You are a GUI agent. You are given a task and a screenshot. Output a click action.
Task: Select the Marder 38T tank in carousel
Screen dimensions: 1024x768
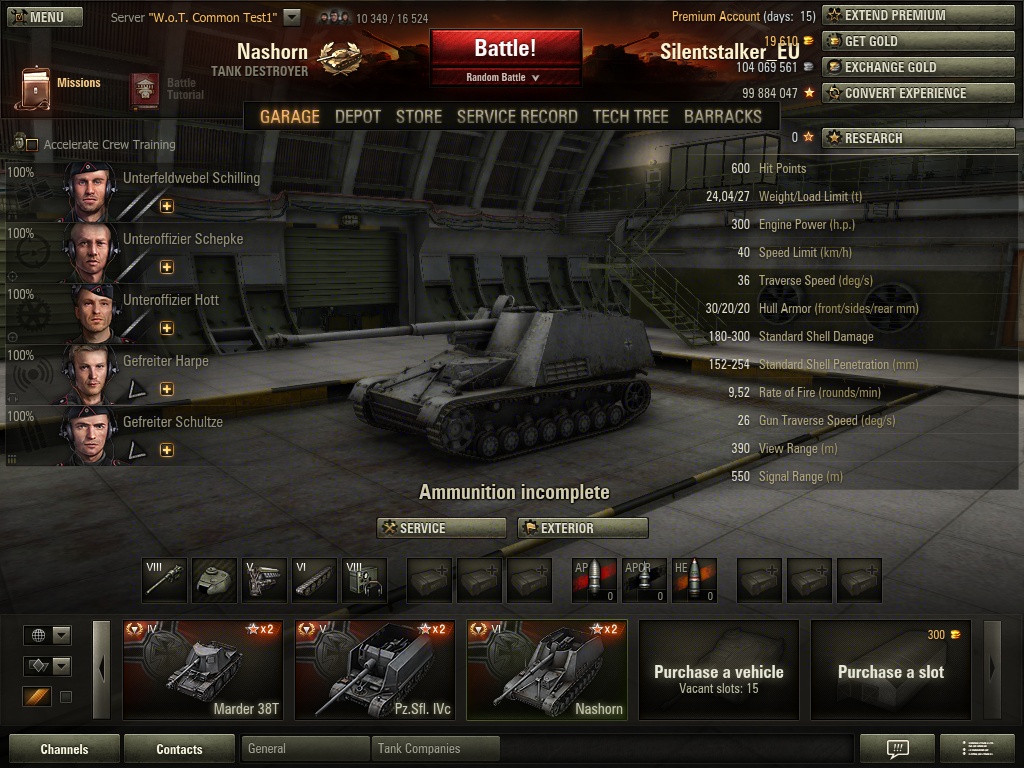[203, 669]
